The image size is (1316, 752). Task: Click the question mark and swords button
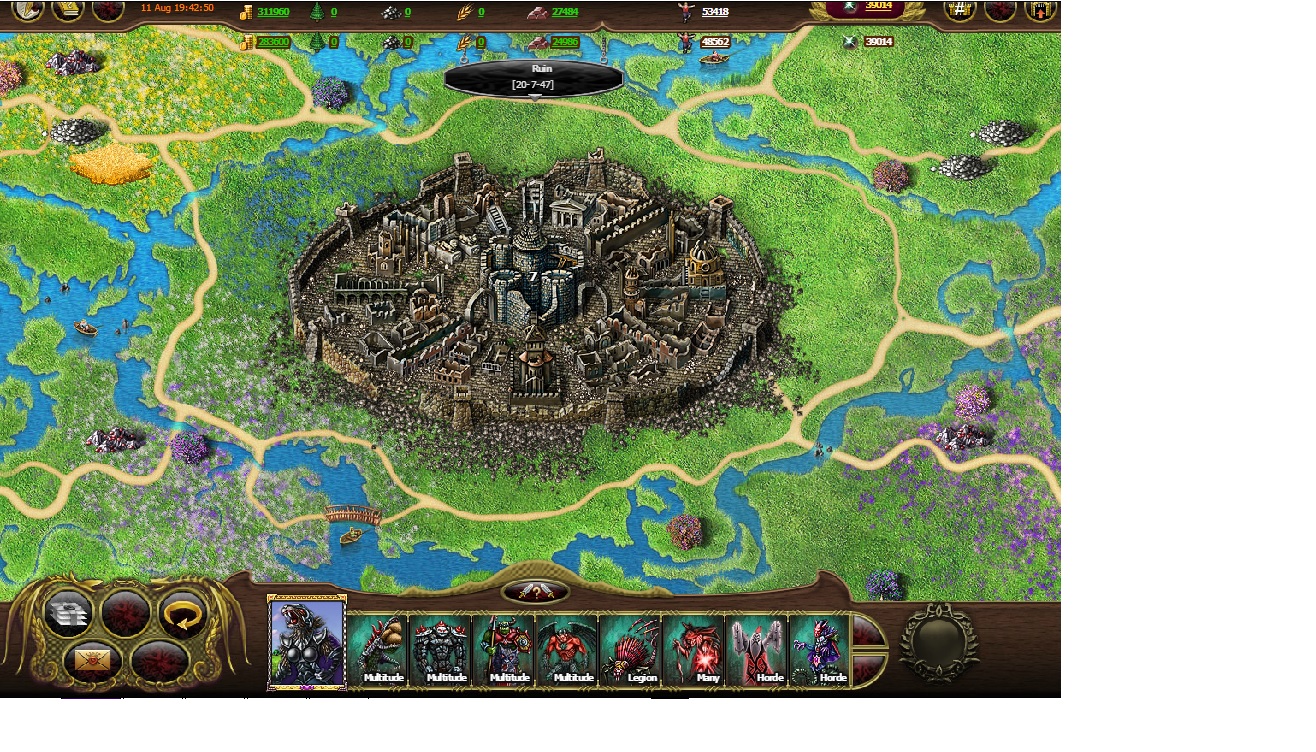536,592
